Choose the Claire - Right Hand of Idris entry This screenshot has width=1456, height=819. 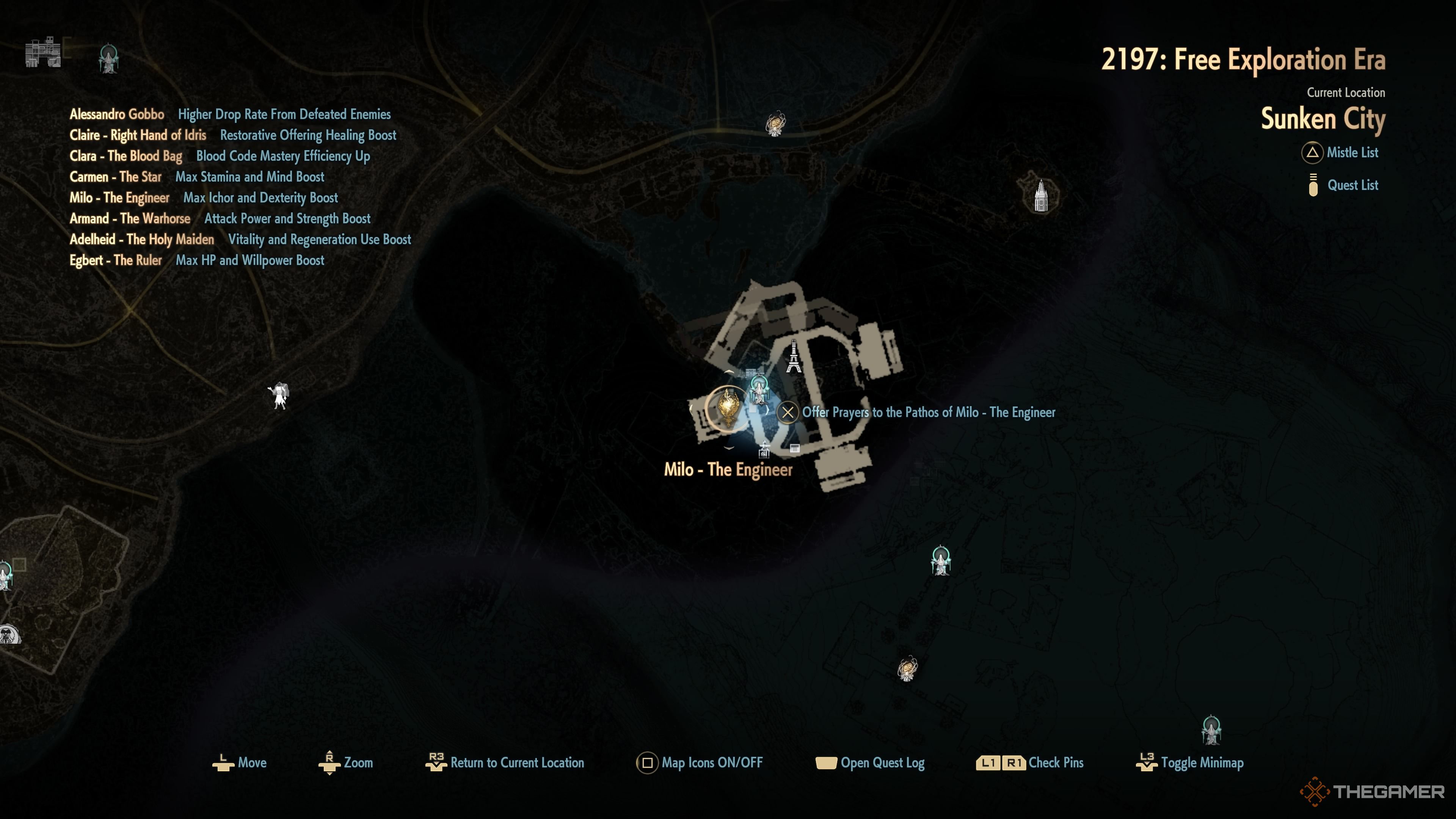click(138, 135)
